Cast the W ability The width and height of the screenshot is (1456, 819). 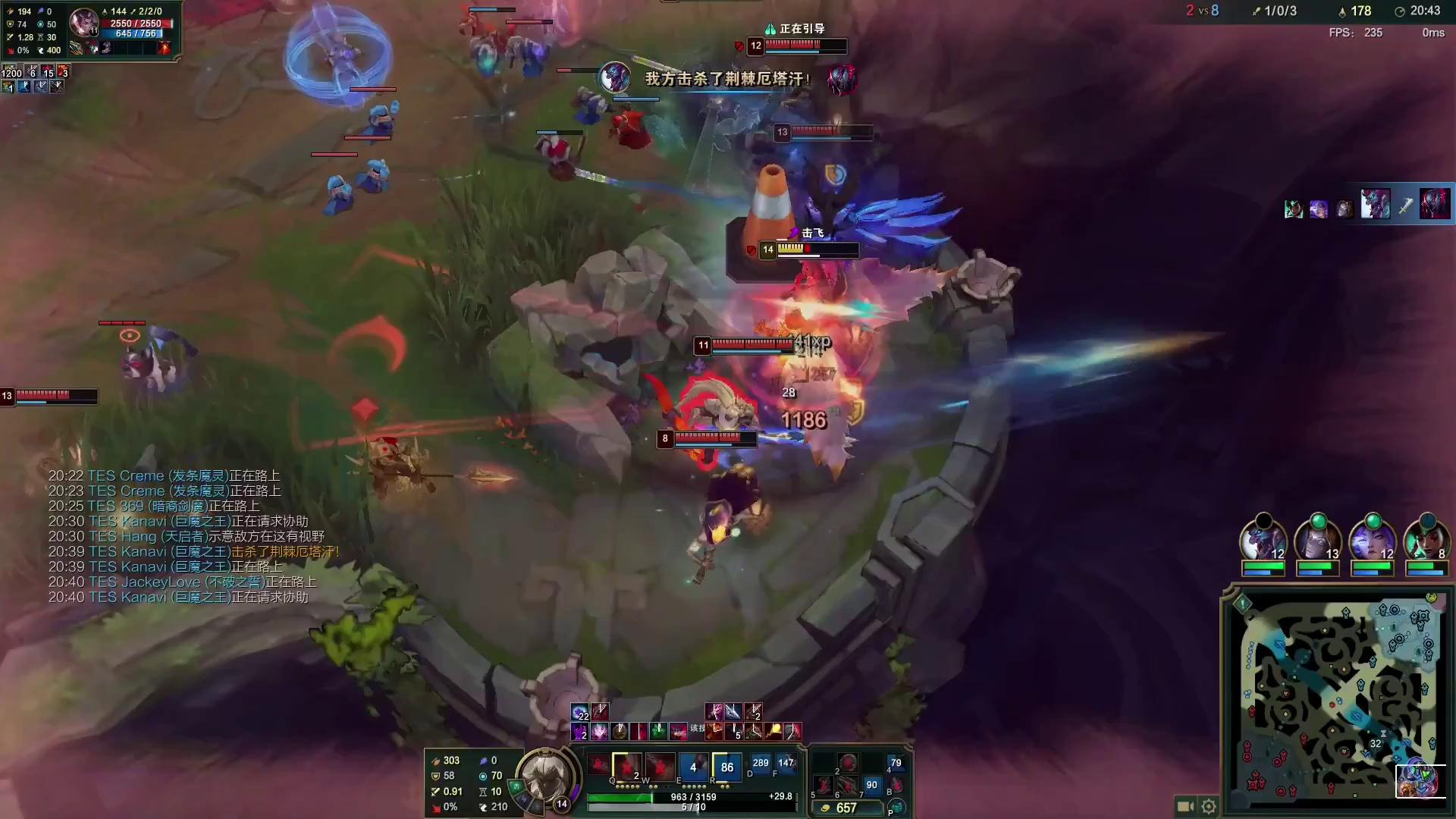[659, 767]
